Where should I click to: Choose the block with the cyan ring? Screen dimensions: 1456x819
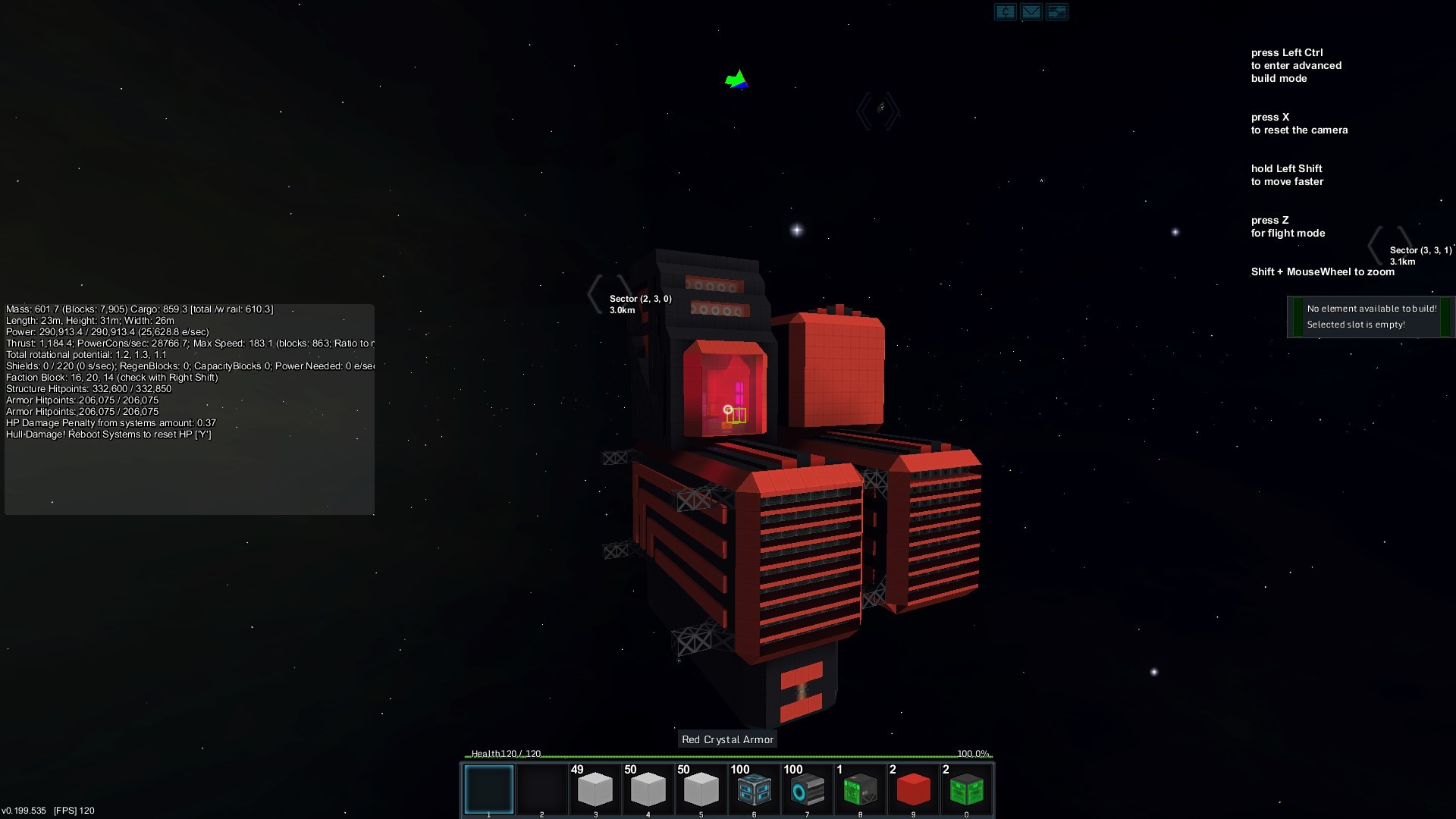tap(808, 789)
